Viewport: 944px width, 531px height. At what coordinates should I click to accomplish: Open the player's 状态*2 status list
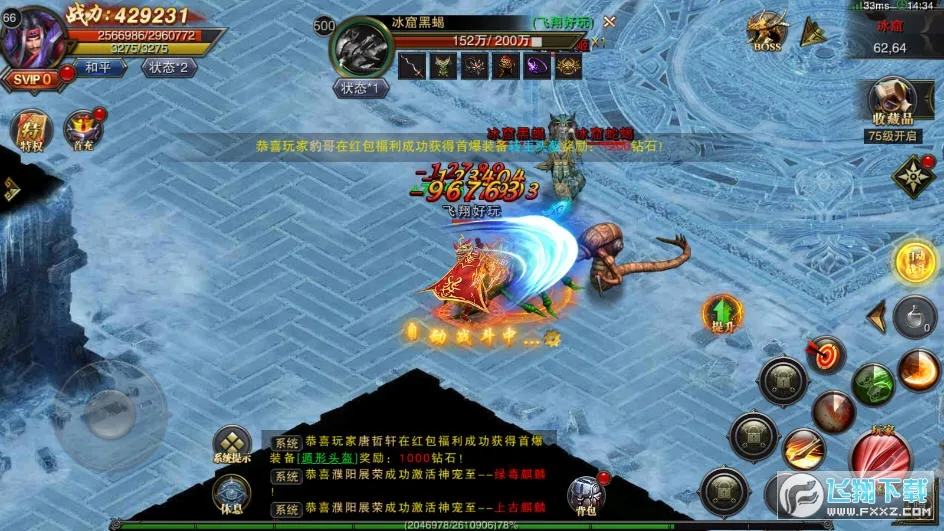pos(169,68)
